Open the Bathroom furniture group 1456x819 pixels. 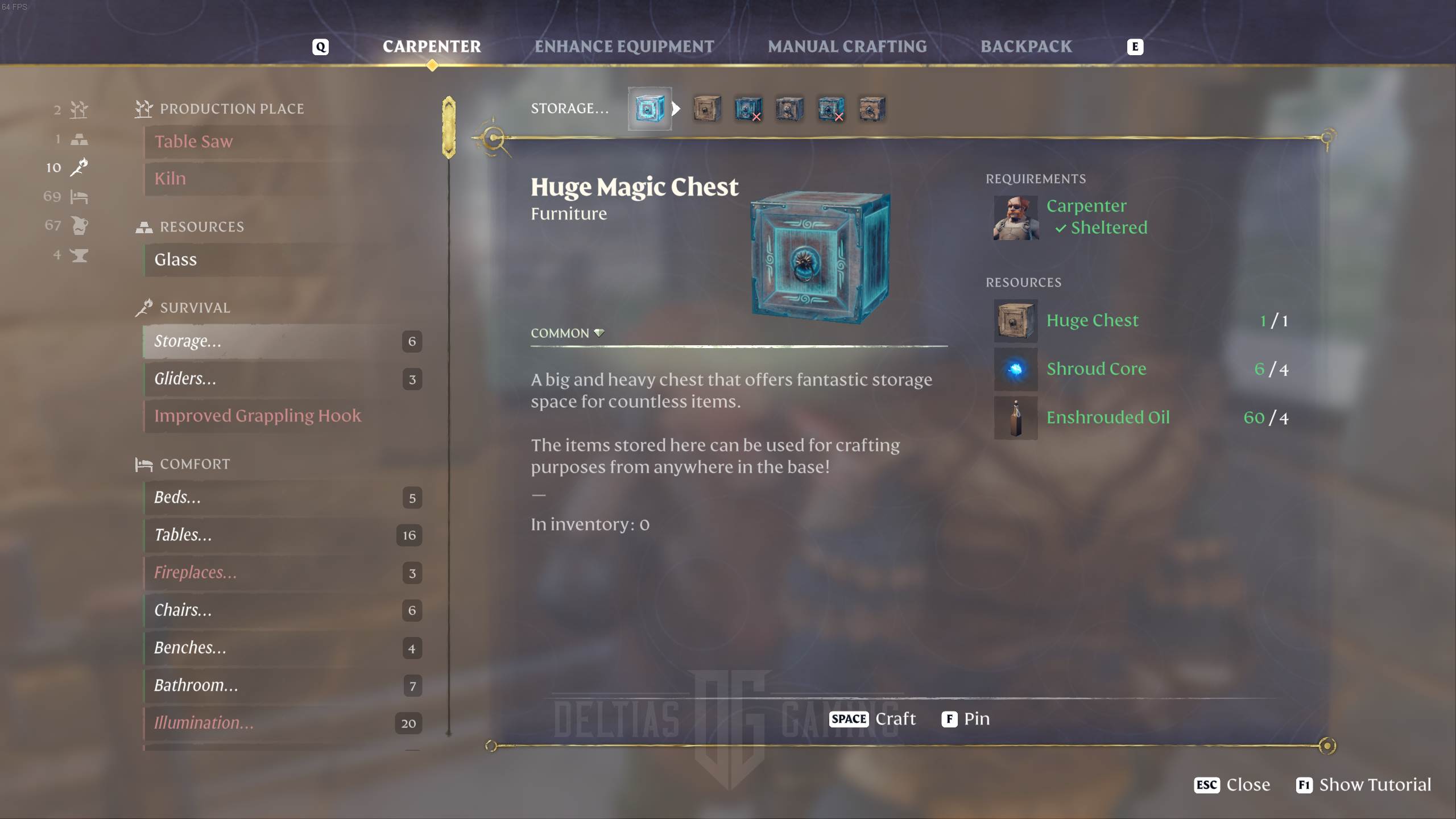pyautogui.click(x=196, y=685)
